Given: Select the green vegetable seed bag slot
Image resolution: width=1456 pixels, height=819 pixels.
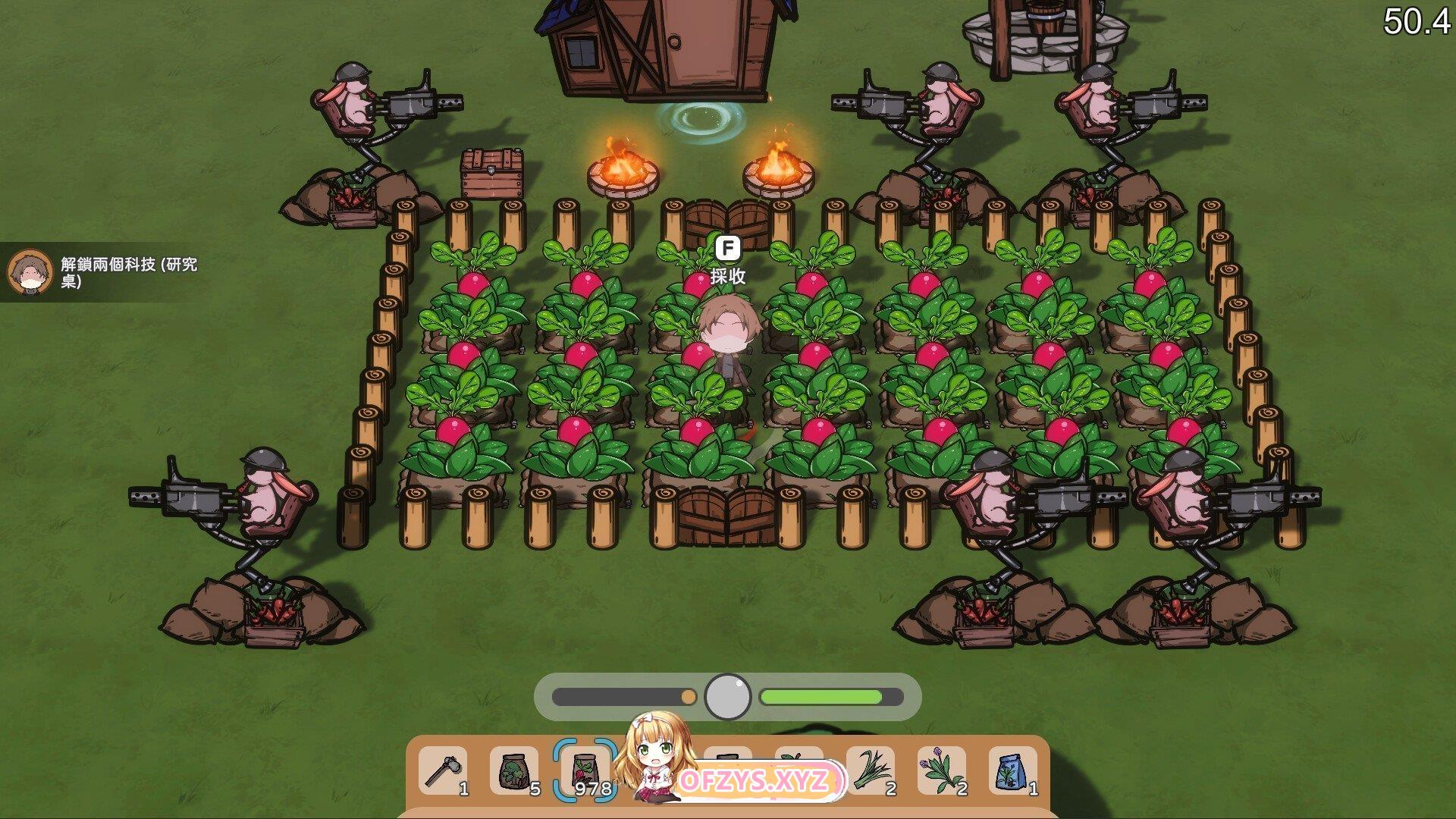Looking at the screenshot, I should [514, 771].
